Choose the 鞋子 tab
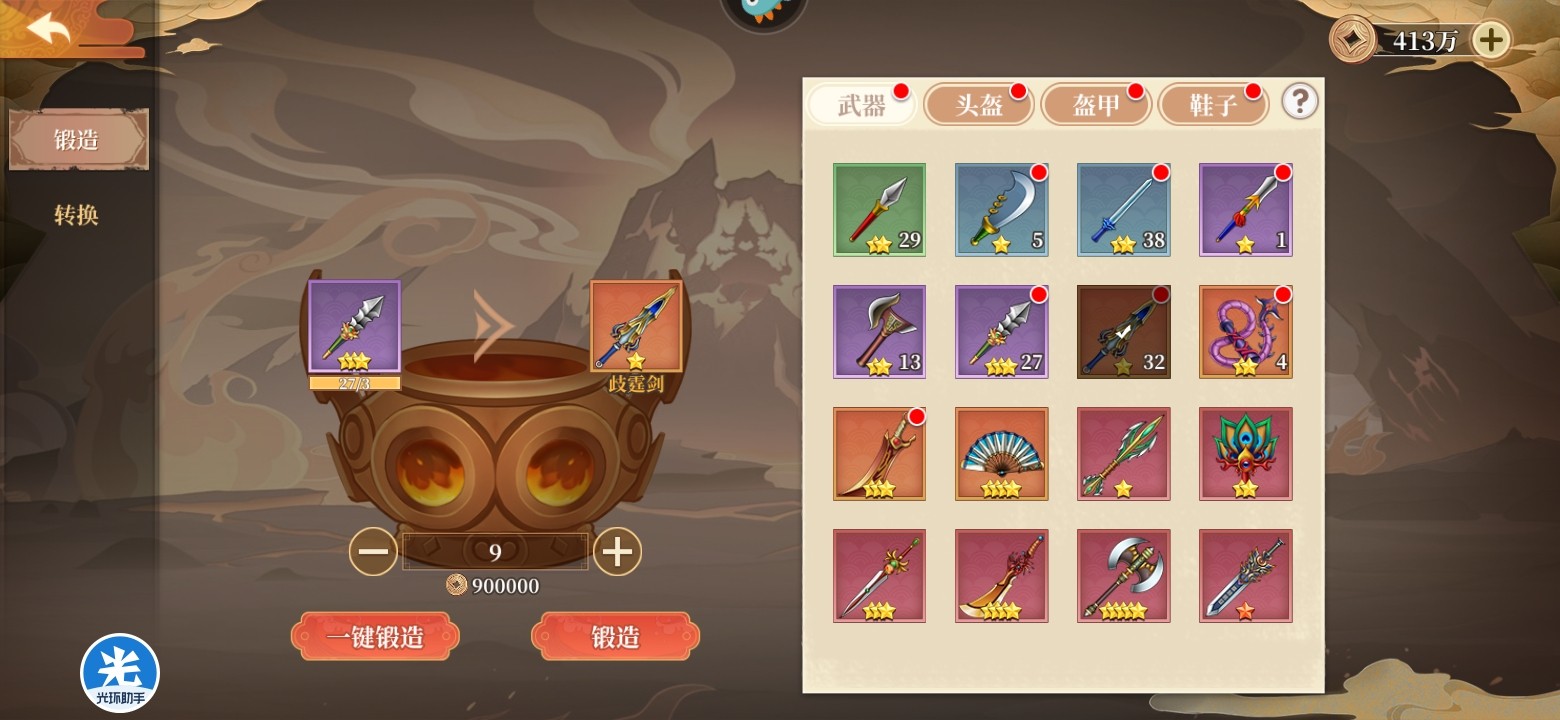Viewport: 1560px width, 720px height. [x=1213, y=106]
